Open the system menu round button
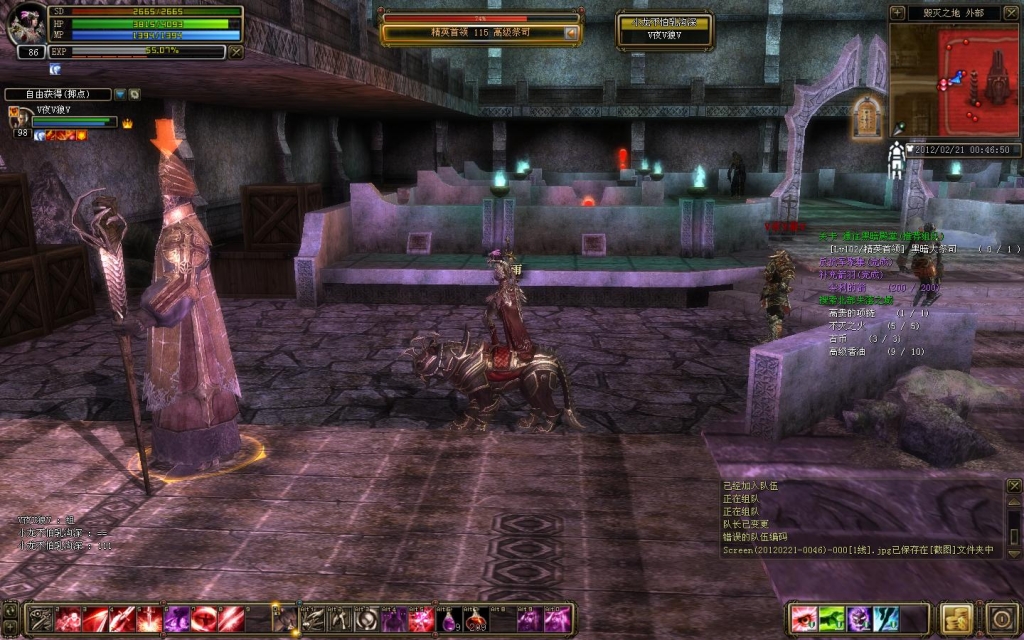This screenshot has width=1024, height=640. (1002, 617)
